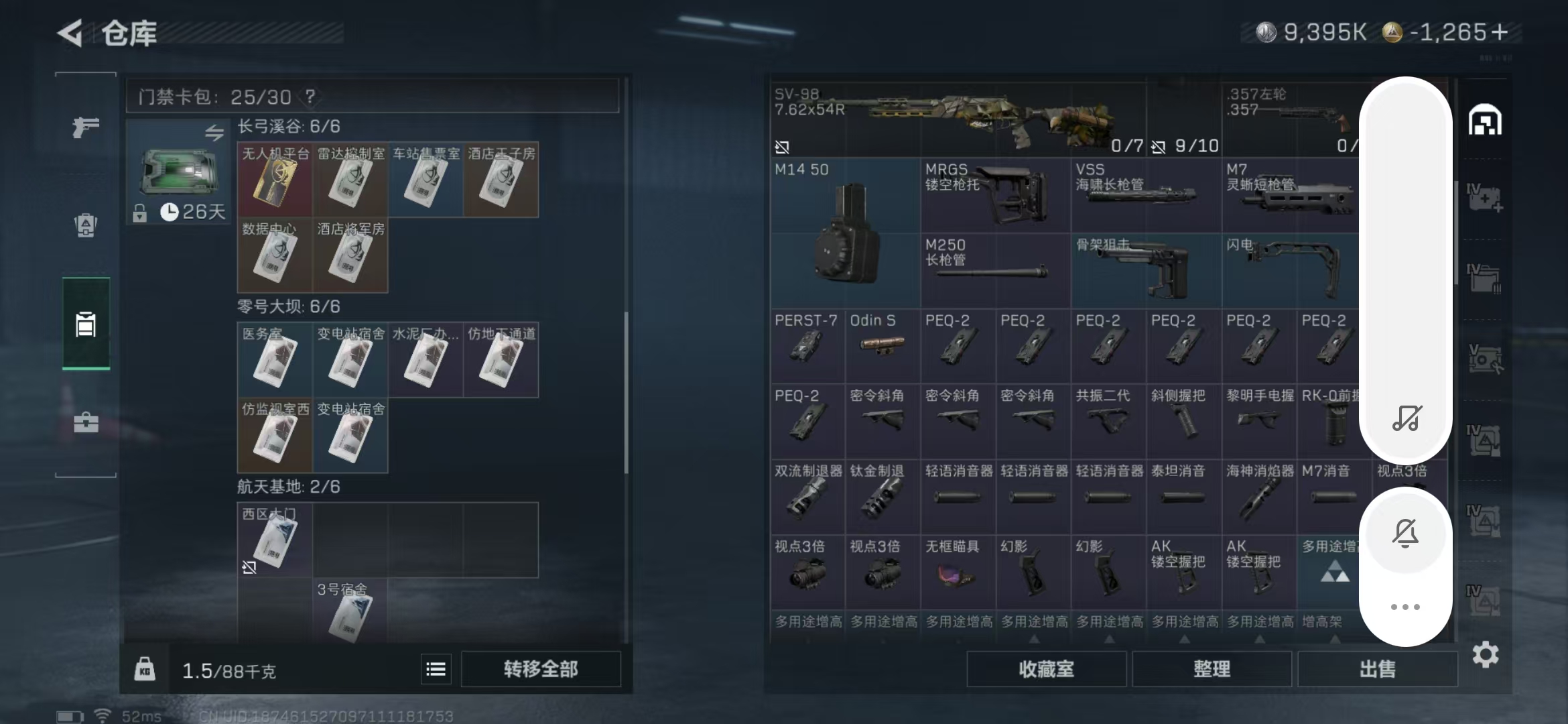This screenshot has width=1568, height=724.
Task: Select the 西区大门 keycard
Action: point(275,540)
